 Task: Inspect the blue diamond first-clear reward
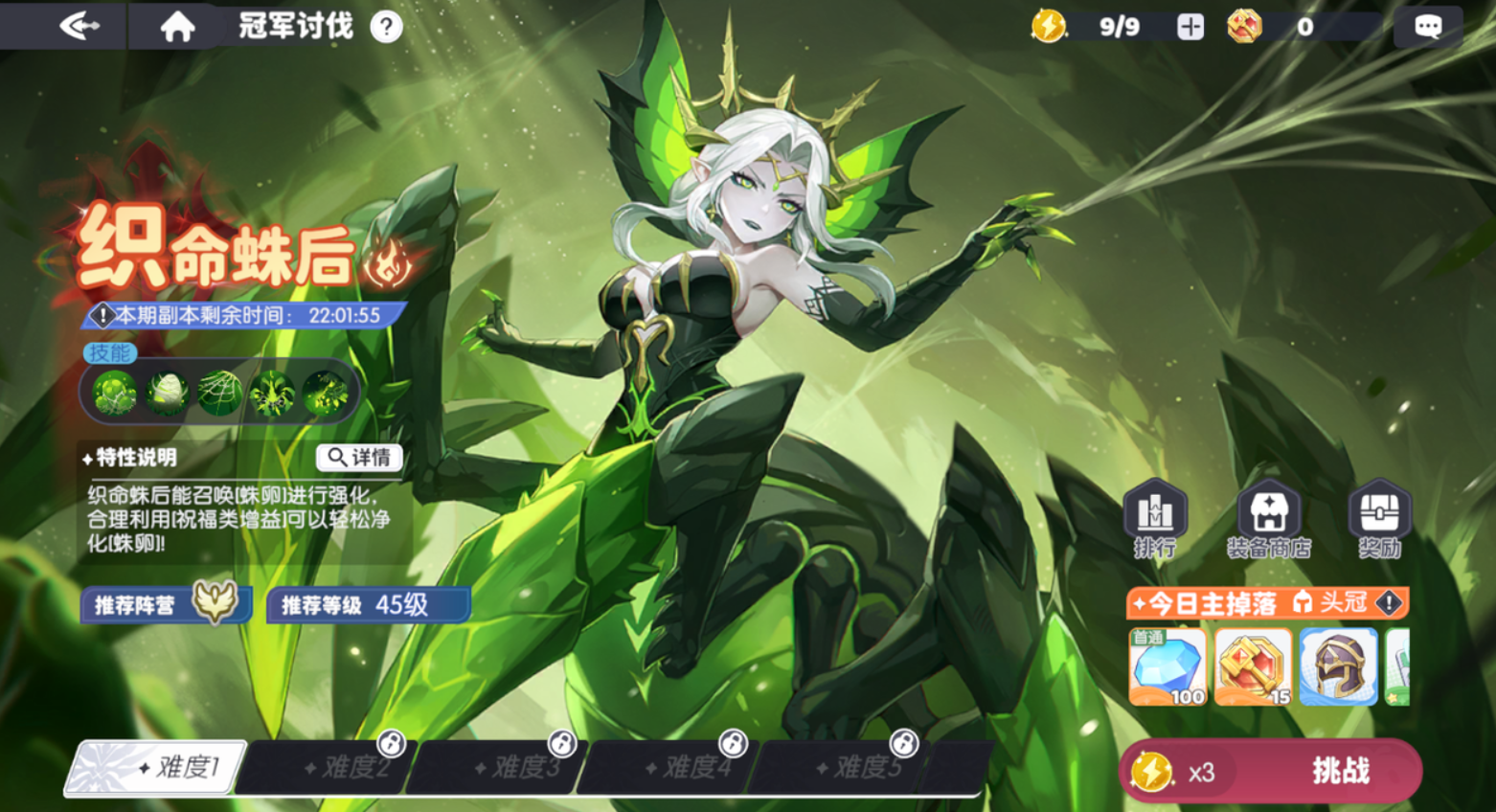tap(1167, 666)
